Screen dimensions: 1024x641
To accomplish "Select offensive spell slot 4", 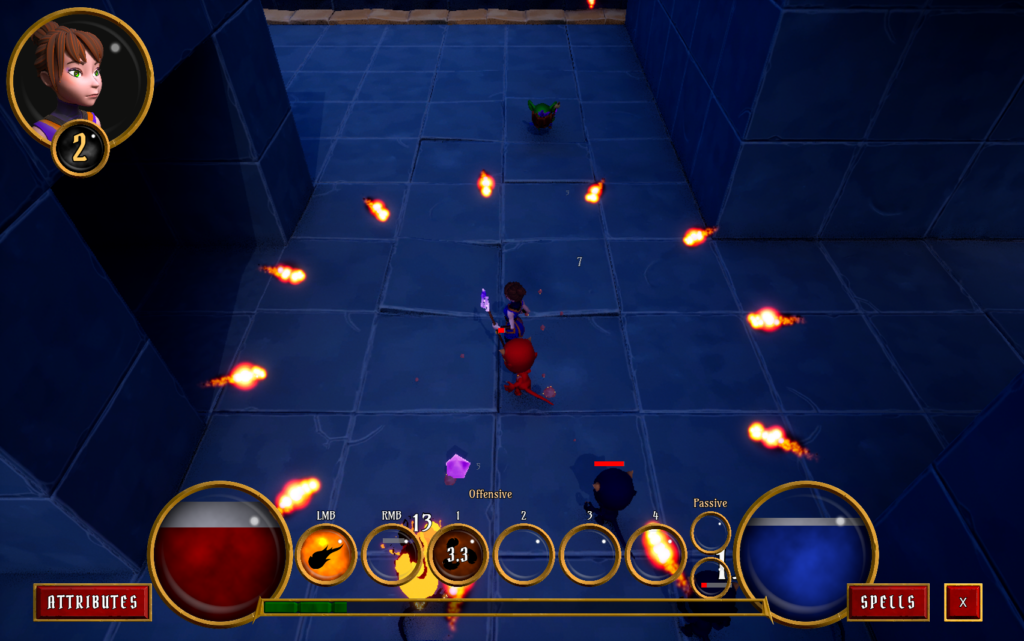I will 656,554.
